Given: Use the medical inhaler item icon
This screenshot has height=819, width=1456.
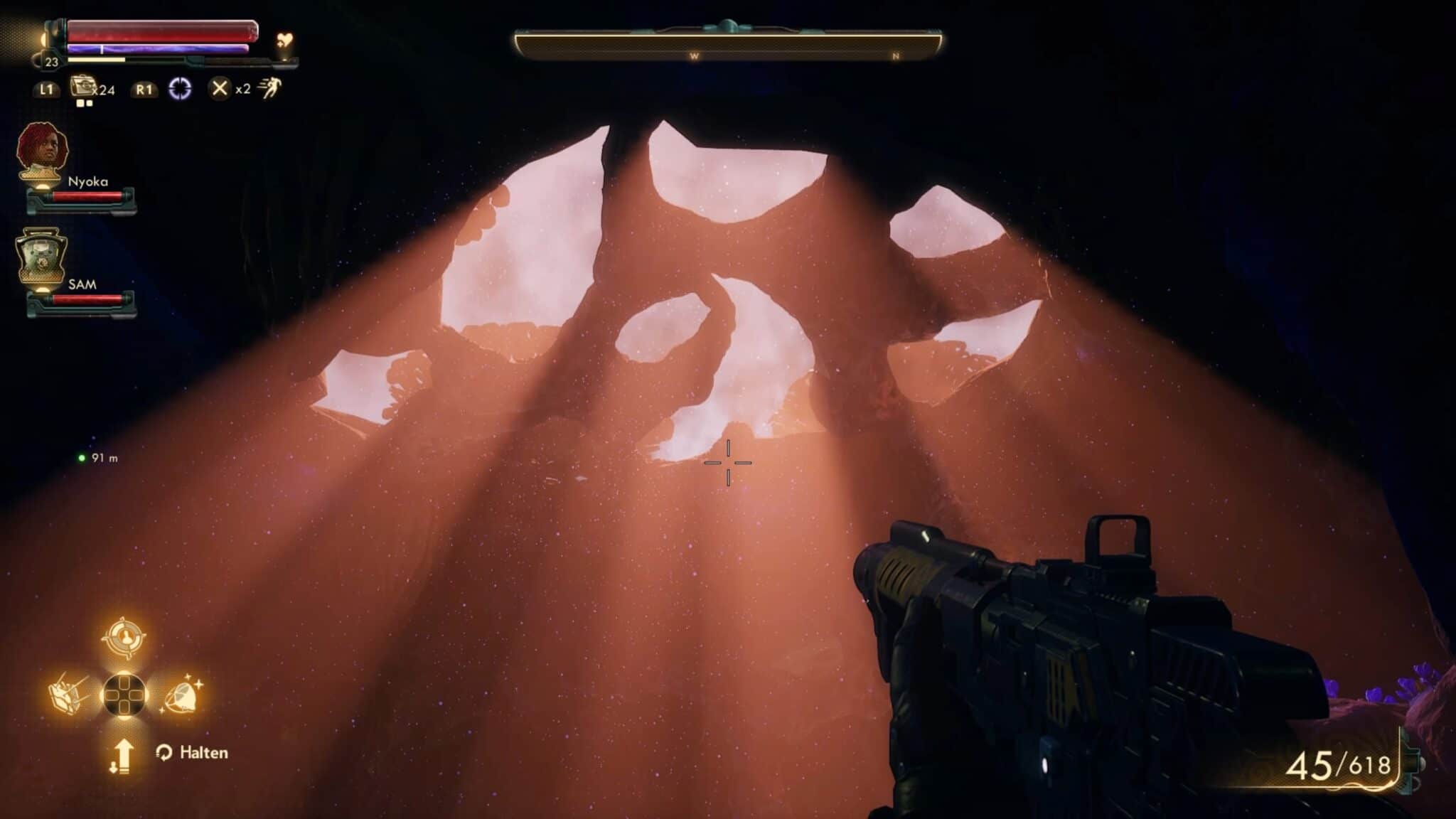Looking at the screenshot, I should (85, 88).
